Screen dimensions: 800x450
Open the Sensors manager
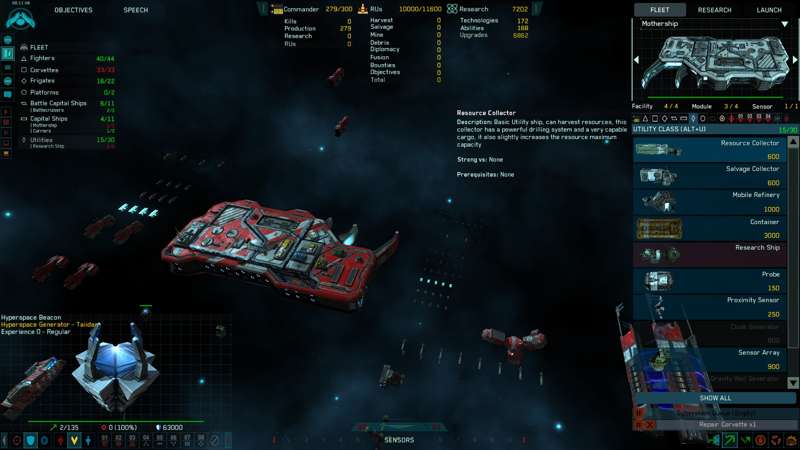[399, 439]
